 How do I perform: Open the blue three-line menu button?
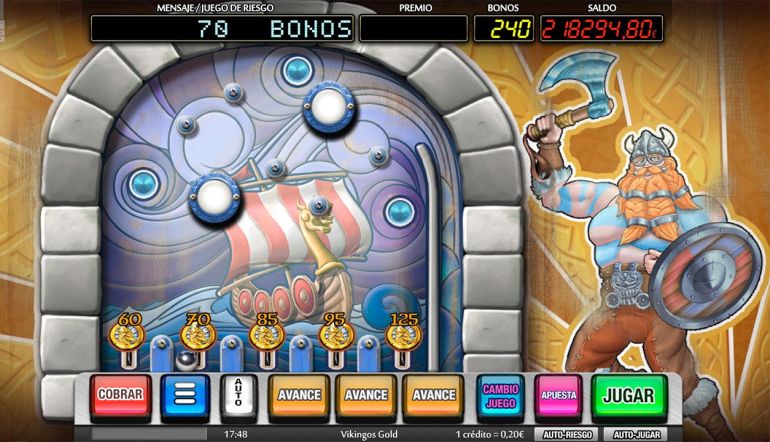(x=184, y=395)
